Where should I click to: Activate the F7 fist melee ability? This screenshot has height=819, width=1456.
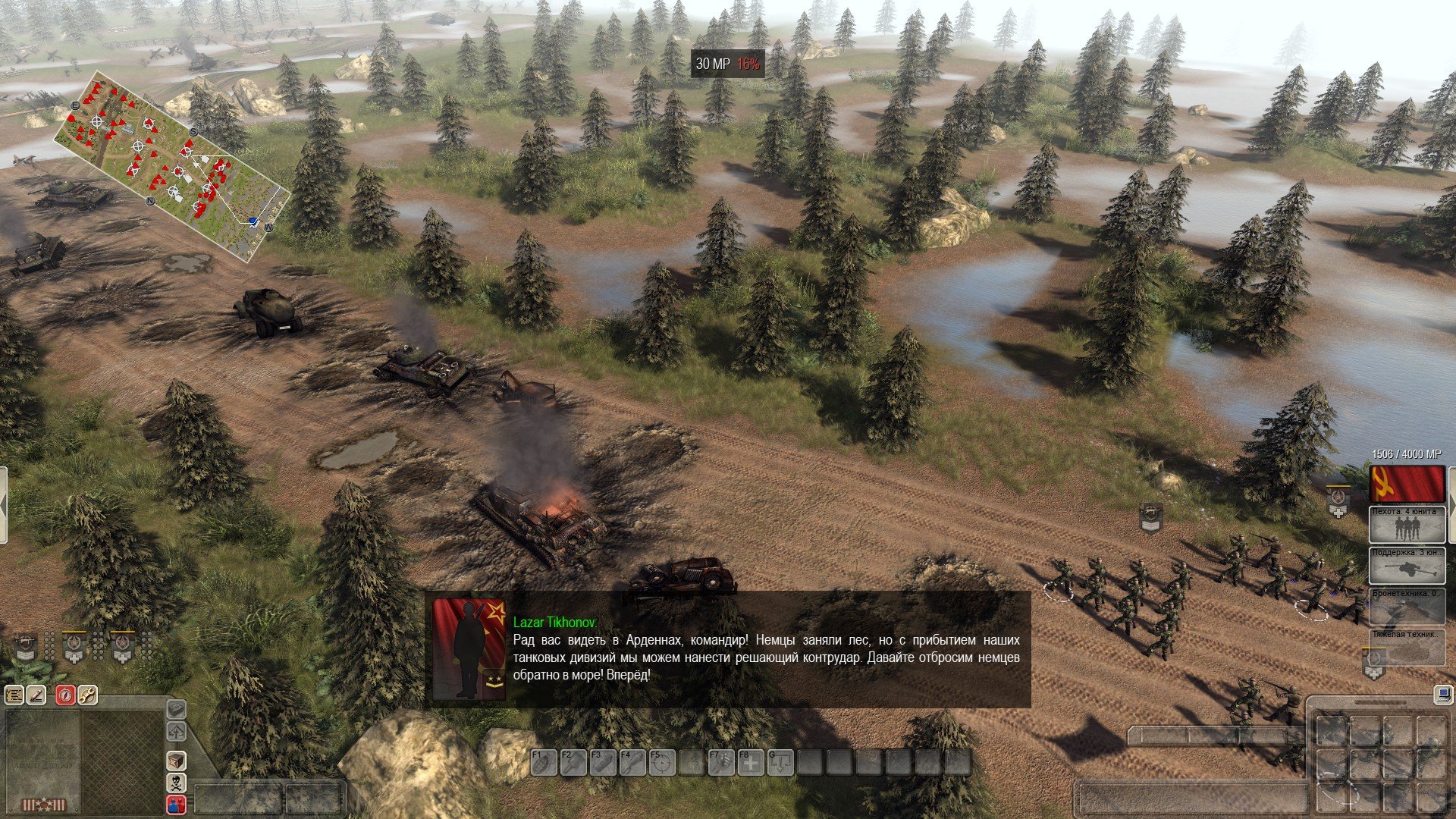[x=720, y=762]
